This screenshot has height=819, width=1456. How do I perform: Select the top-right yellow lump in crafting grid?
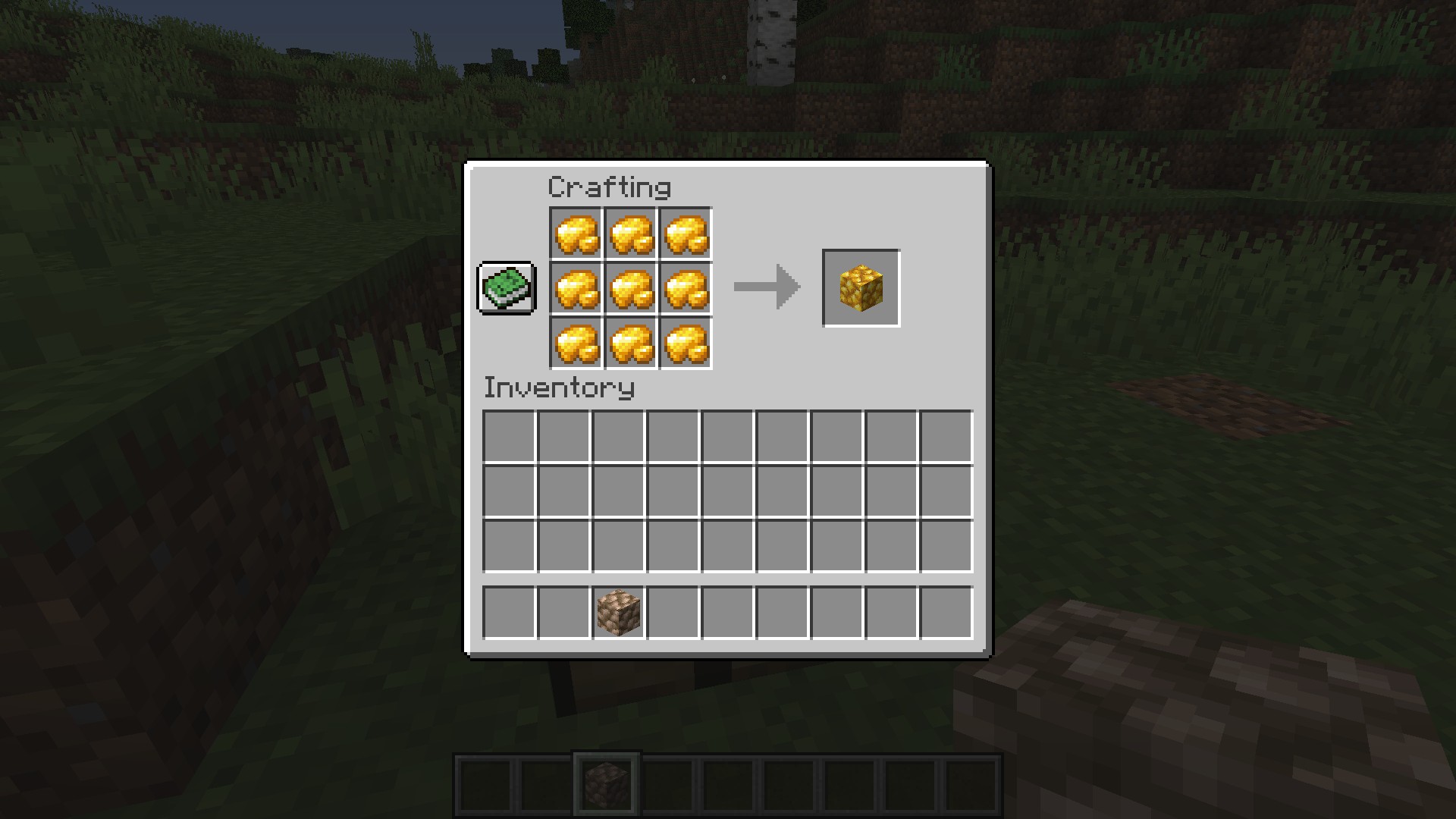coord(686,234)
